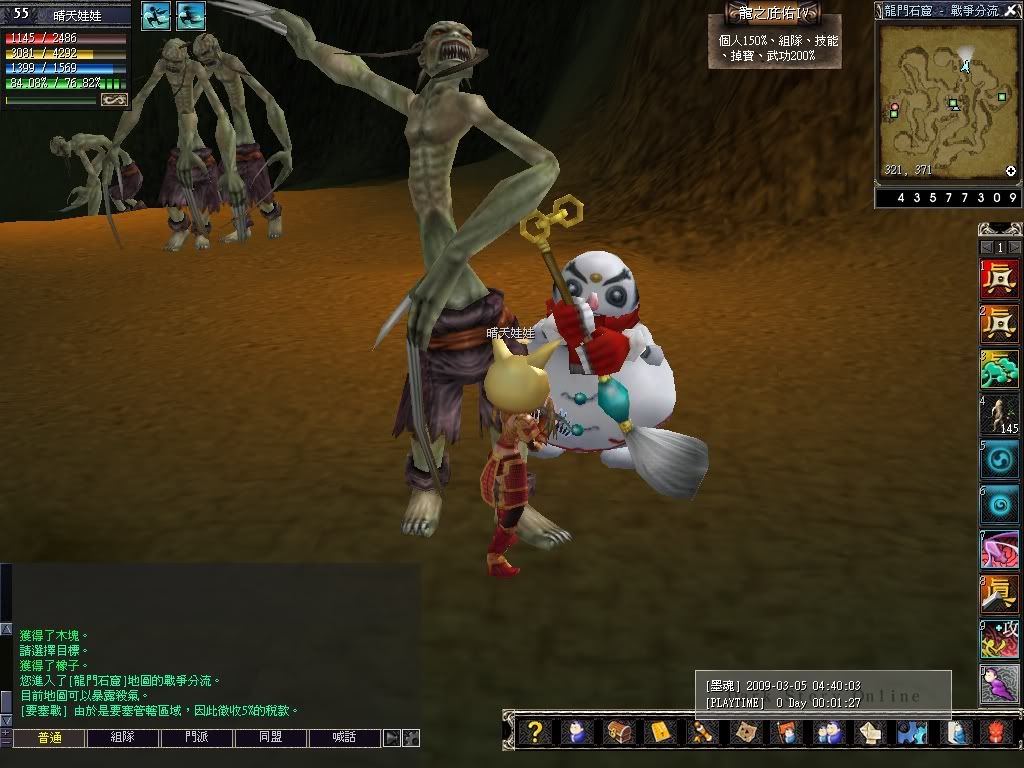Activate the blue triple-swirl skill in slot 5
1024x768 pixels.
pyautogui.click(x=999, y=459)
